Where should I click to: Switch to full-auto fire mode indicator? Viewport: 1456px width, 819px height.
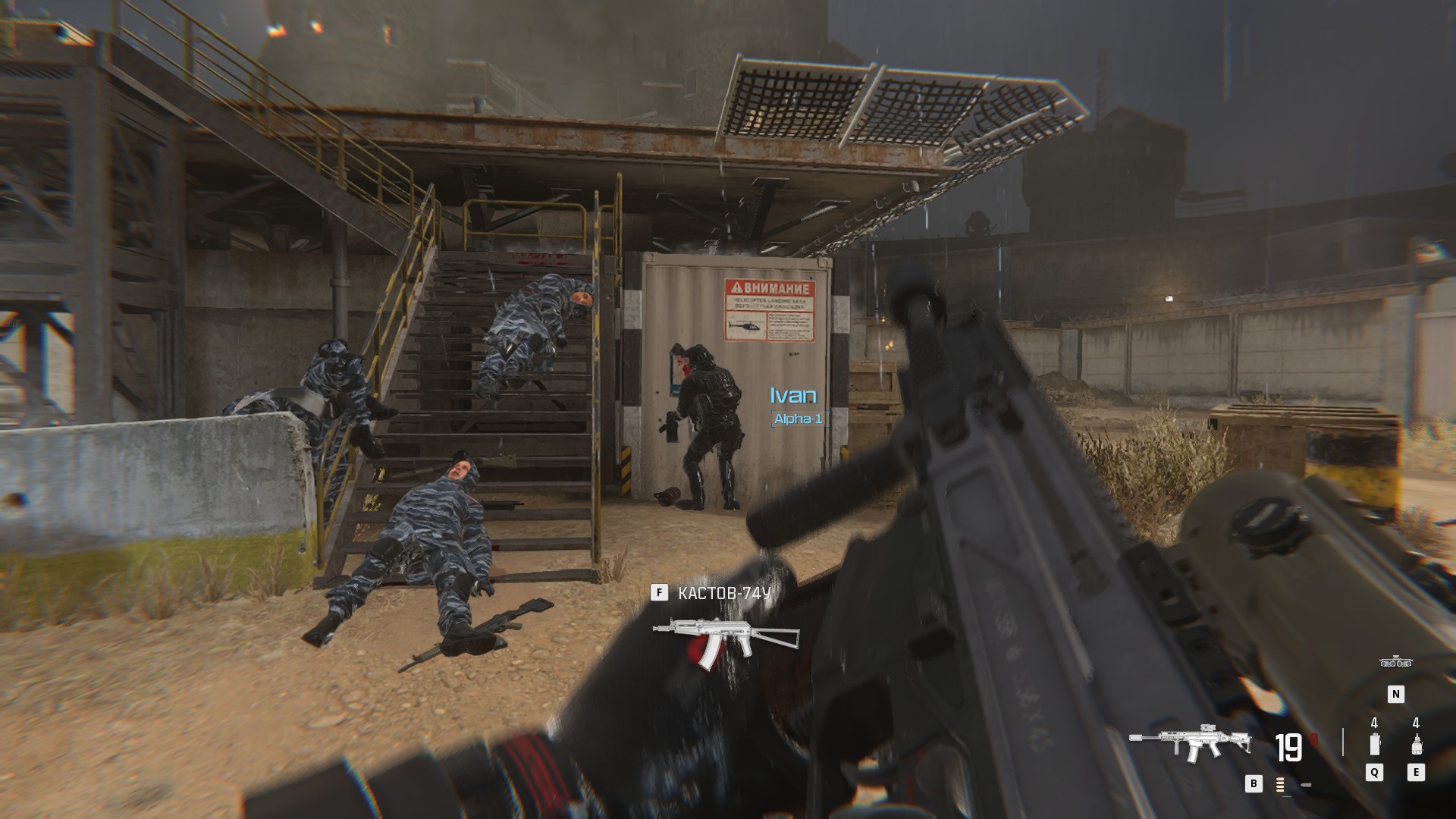click(x=1281, y=785)
